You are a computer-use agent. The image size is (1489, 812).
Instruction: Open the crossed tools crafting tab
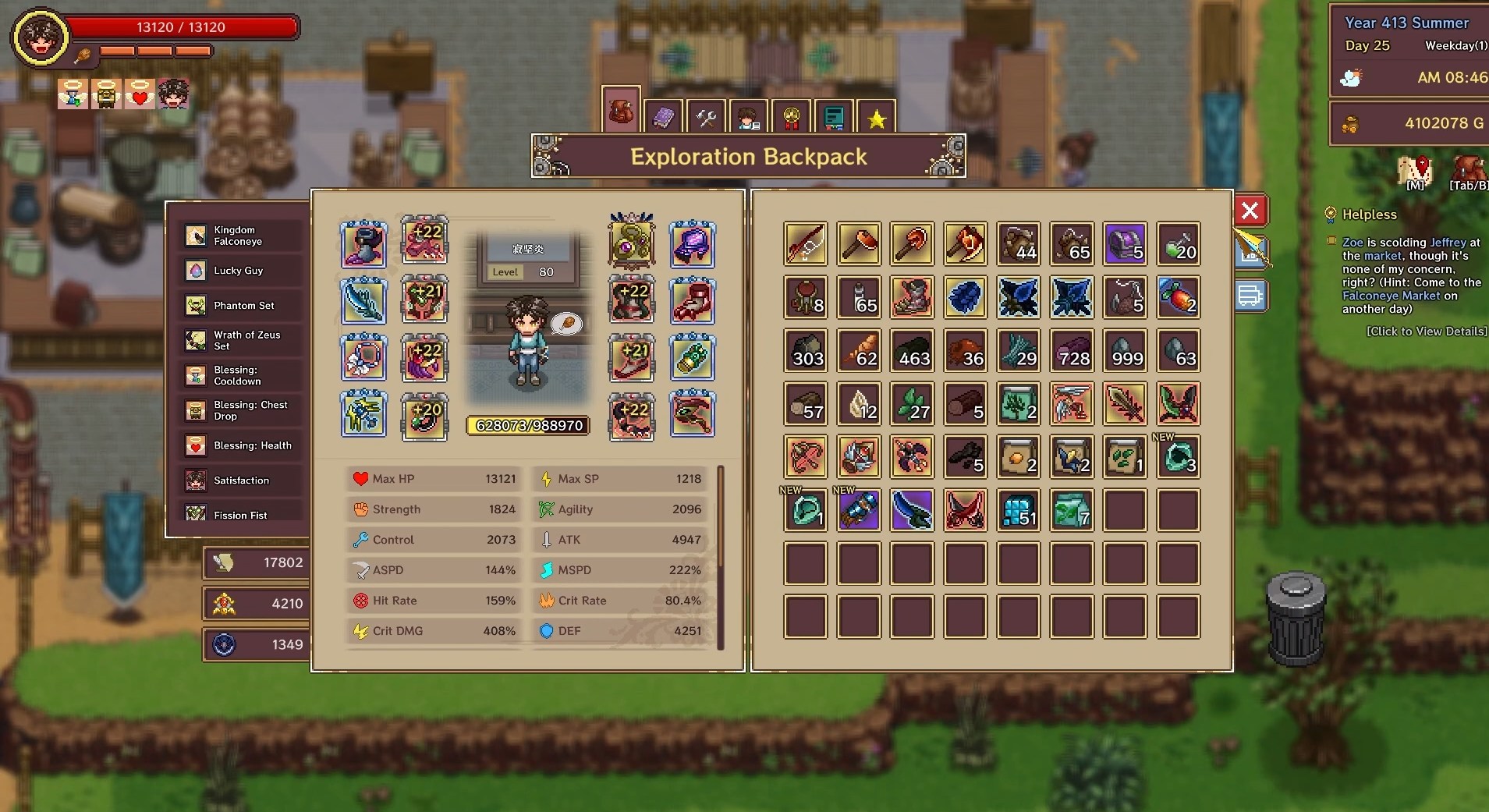(x=706, y=118)
